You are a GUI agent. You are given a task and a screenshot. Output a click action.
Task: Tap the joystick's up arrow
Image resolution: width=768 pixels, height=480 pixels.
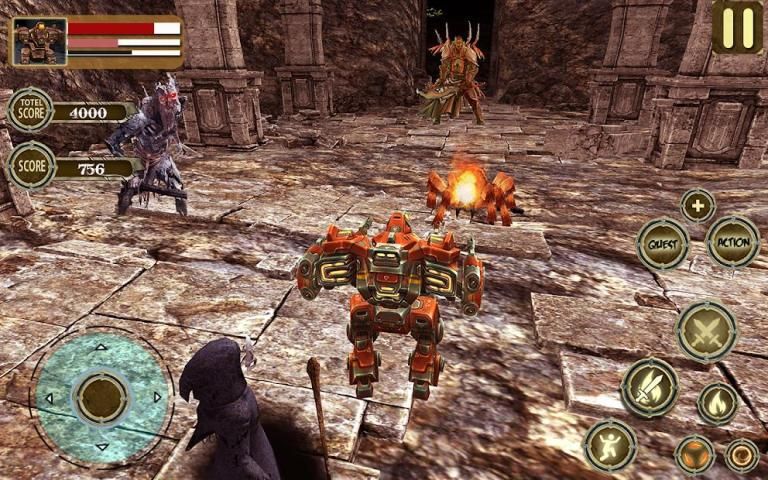coord(100,349)
